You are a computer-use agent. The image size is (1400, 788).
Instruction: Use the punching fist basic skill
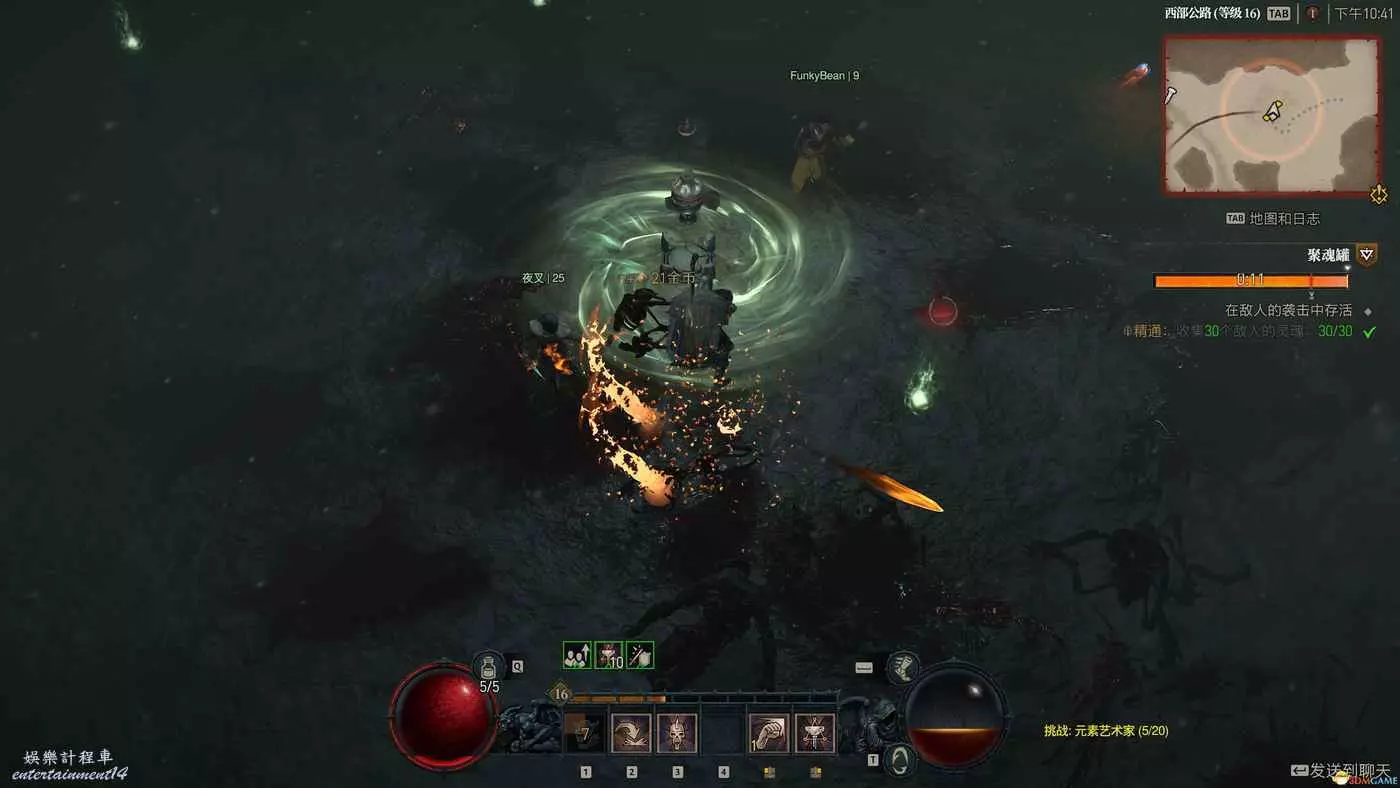[x=769, y=733]
